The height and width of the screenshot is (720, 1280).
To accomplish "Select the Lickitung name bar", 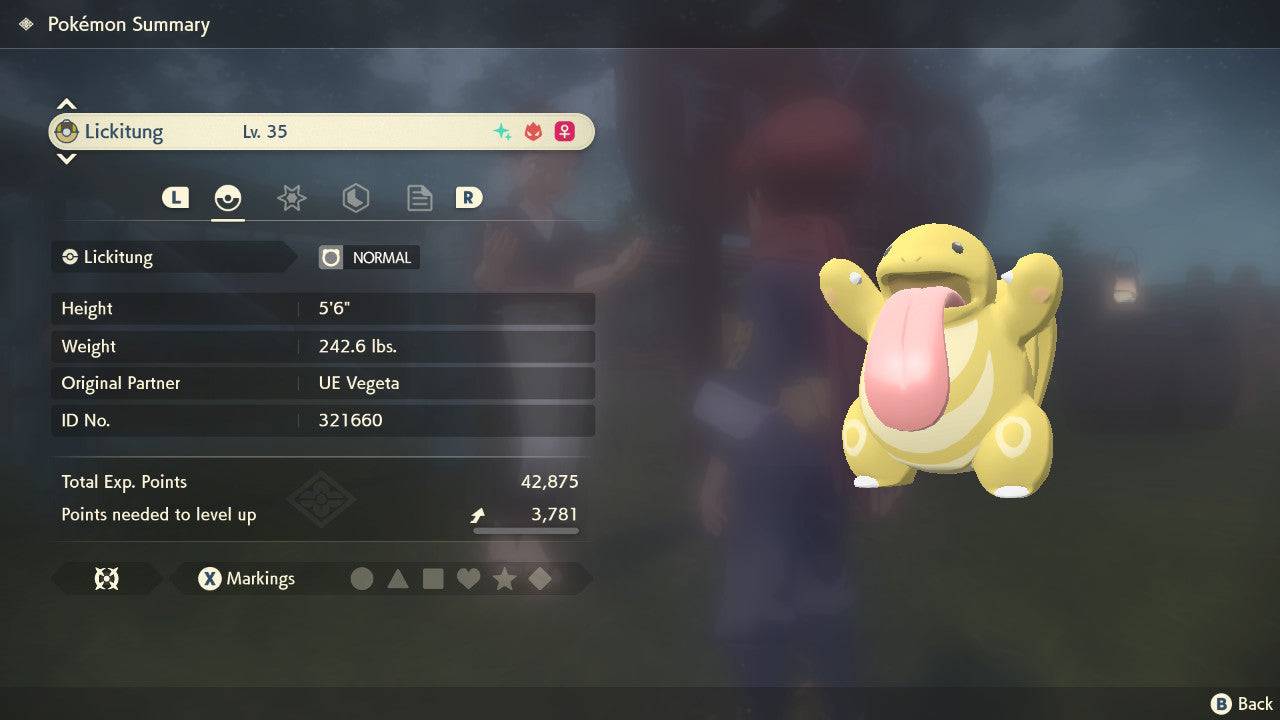I will click(x=320, y=132).
